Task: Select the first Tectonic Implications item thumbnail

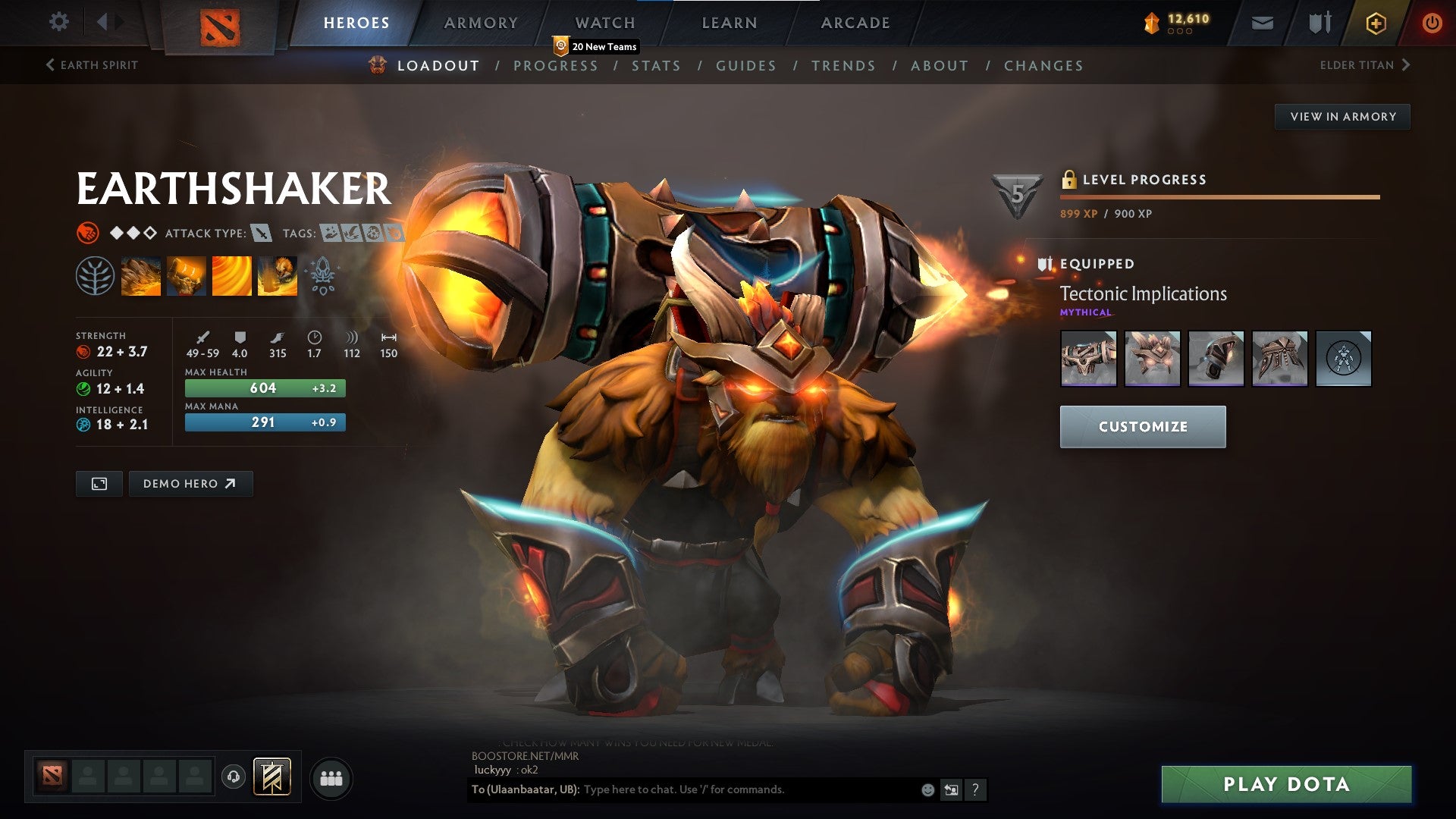Action: coord(1088,359)
